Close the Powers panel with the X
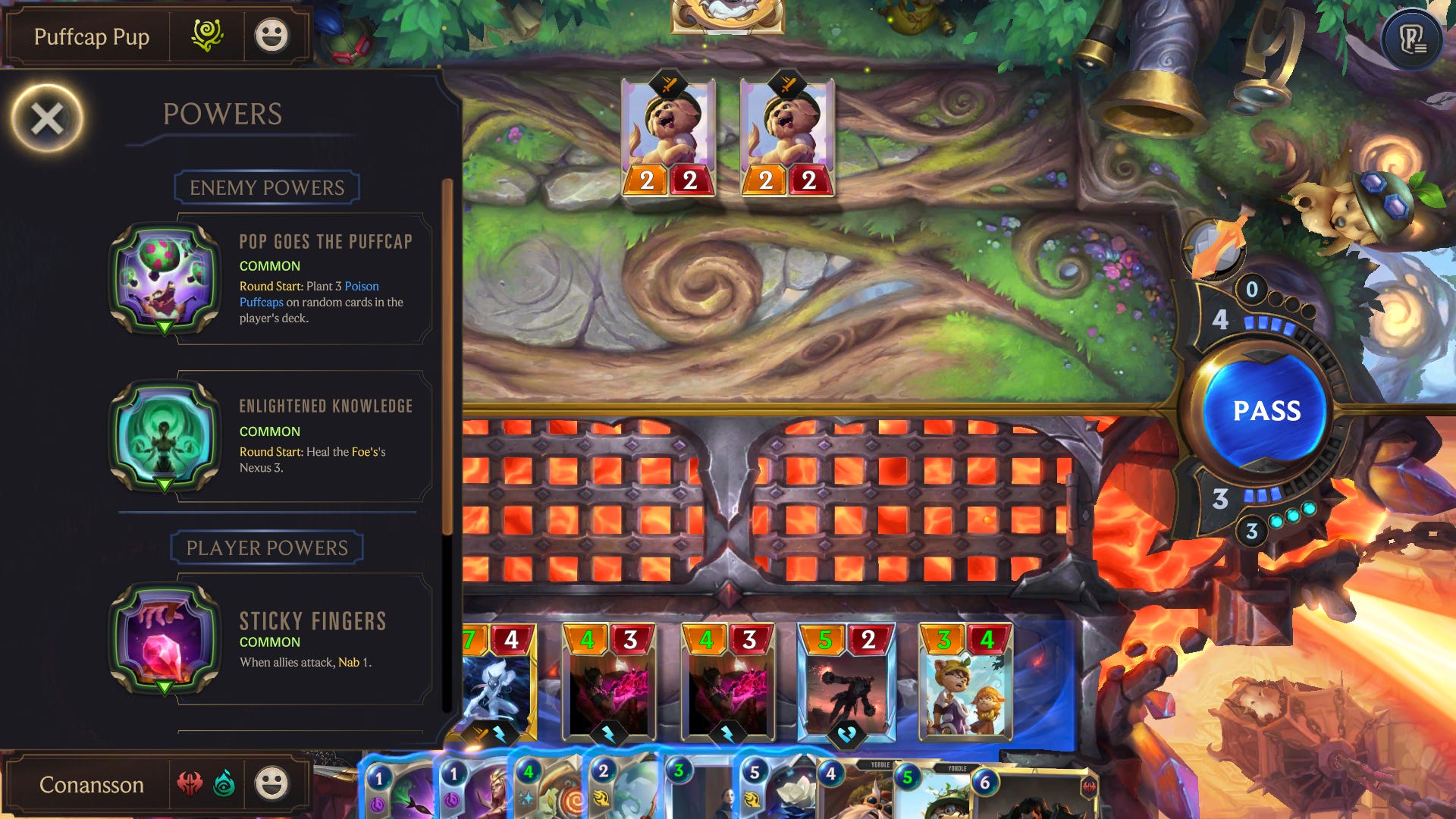Screen dimensions: 1456x819 45,115
